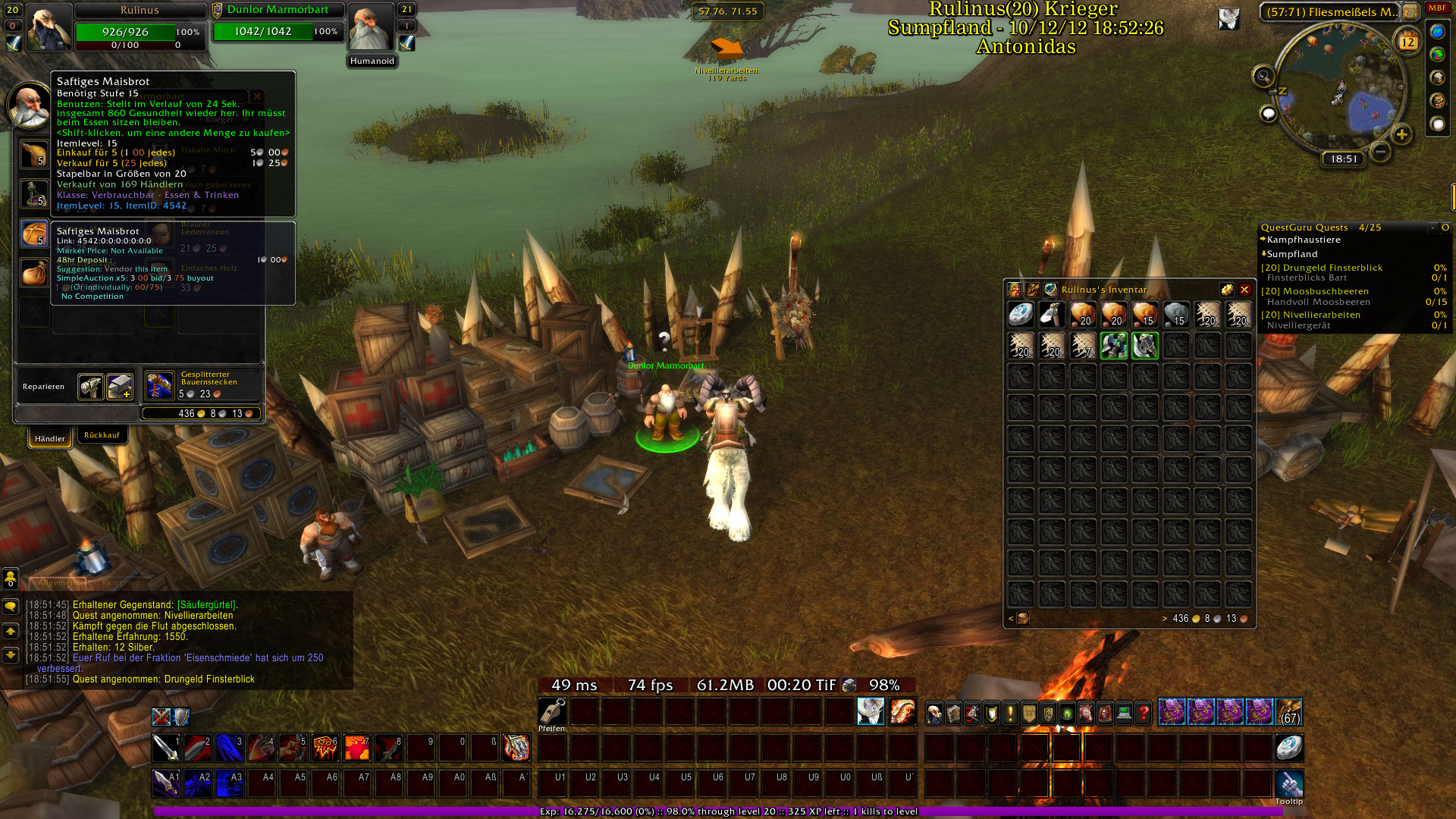Image resolution: width=1456 pixels, height=819 pixels.
Task: Select the Händler merchant tab
Action: [50, 438]
